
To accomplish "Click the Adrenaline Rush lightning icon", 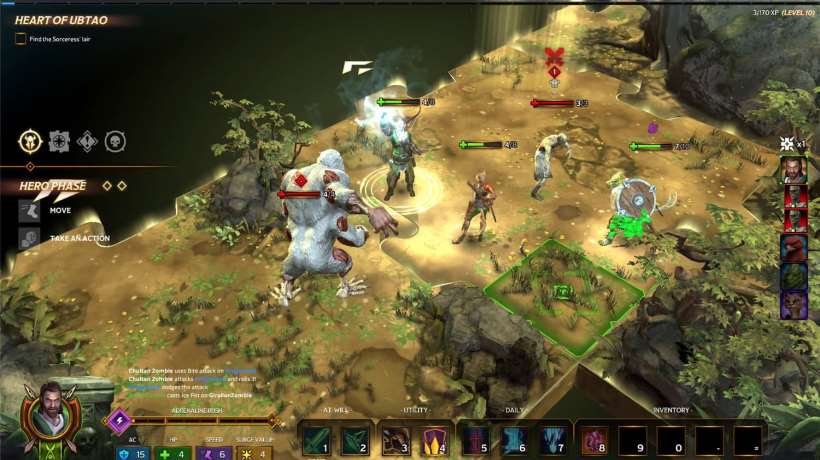I will [118, 420].
